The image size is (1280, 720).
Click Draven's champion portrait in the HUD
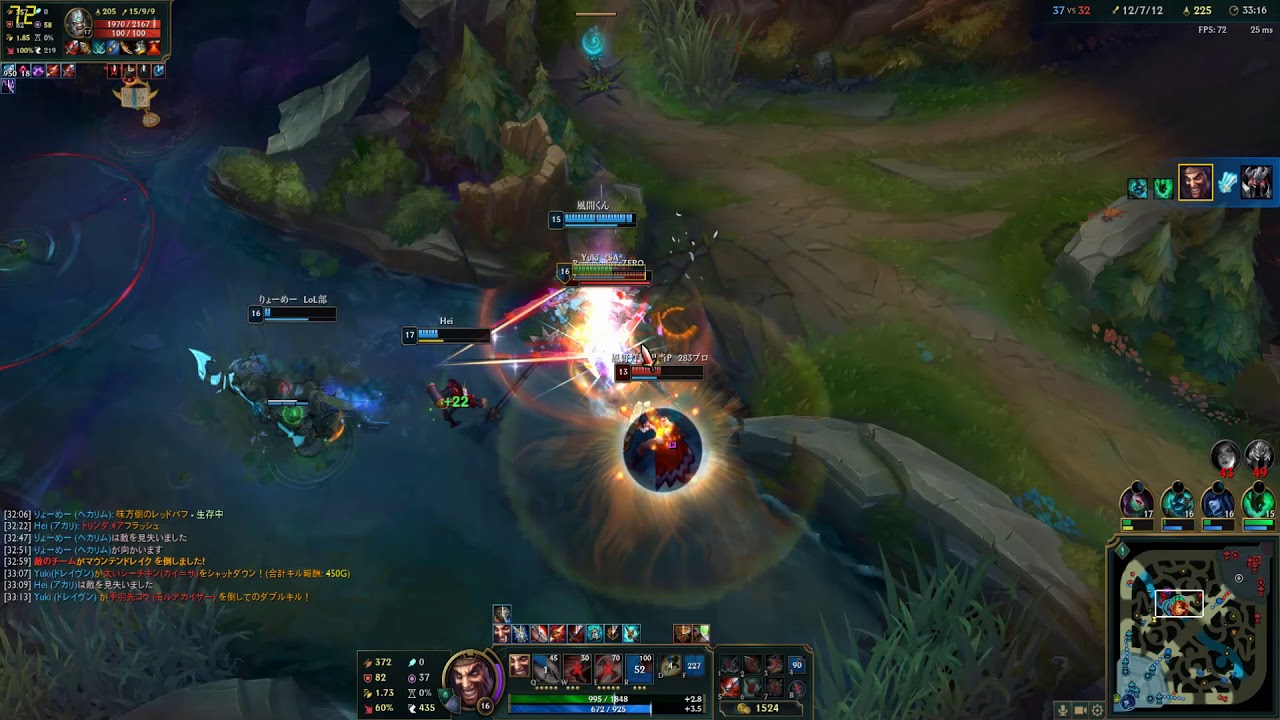coord(471,680)
